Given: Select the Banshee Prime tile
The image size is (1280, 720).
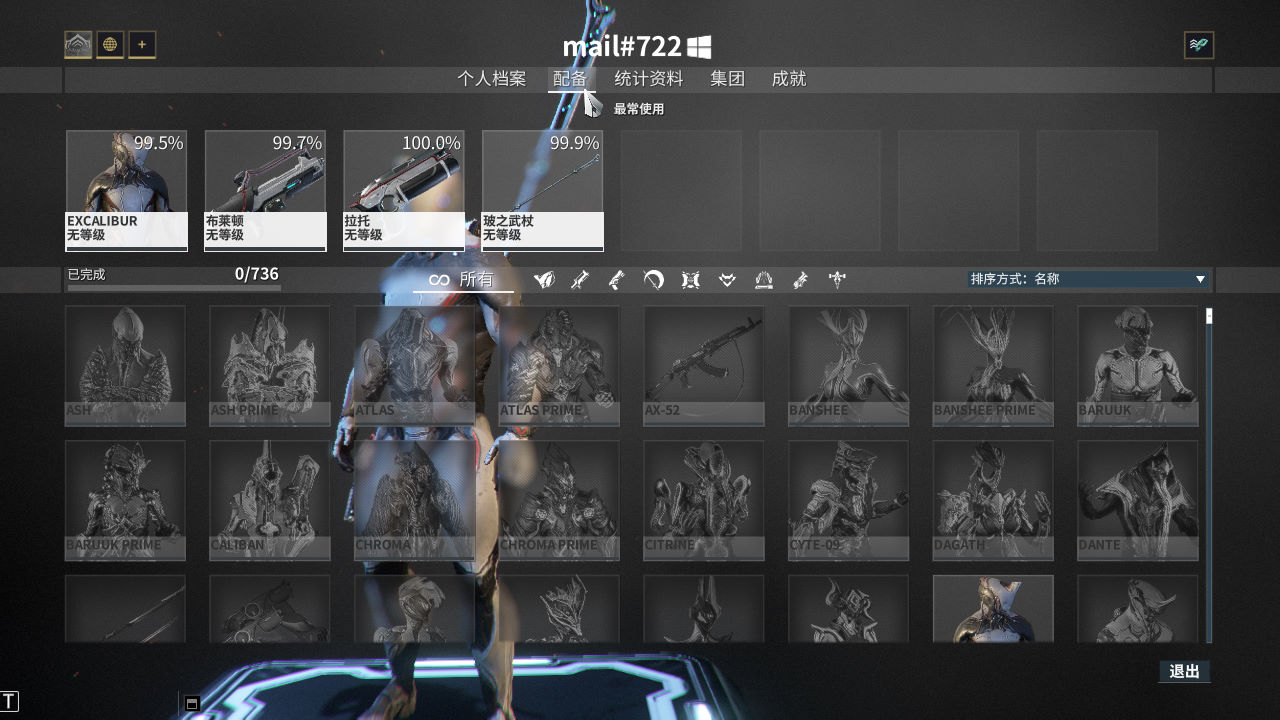Looking at the screenshot, I should click(x=993, y=365).
